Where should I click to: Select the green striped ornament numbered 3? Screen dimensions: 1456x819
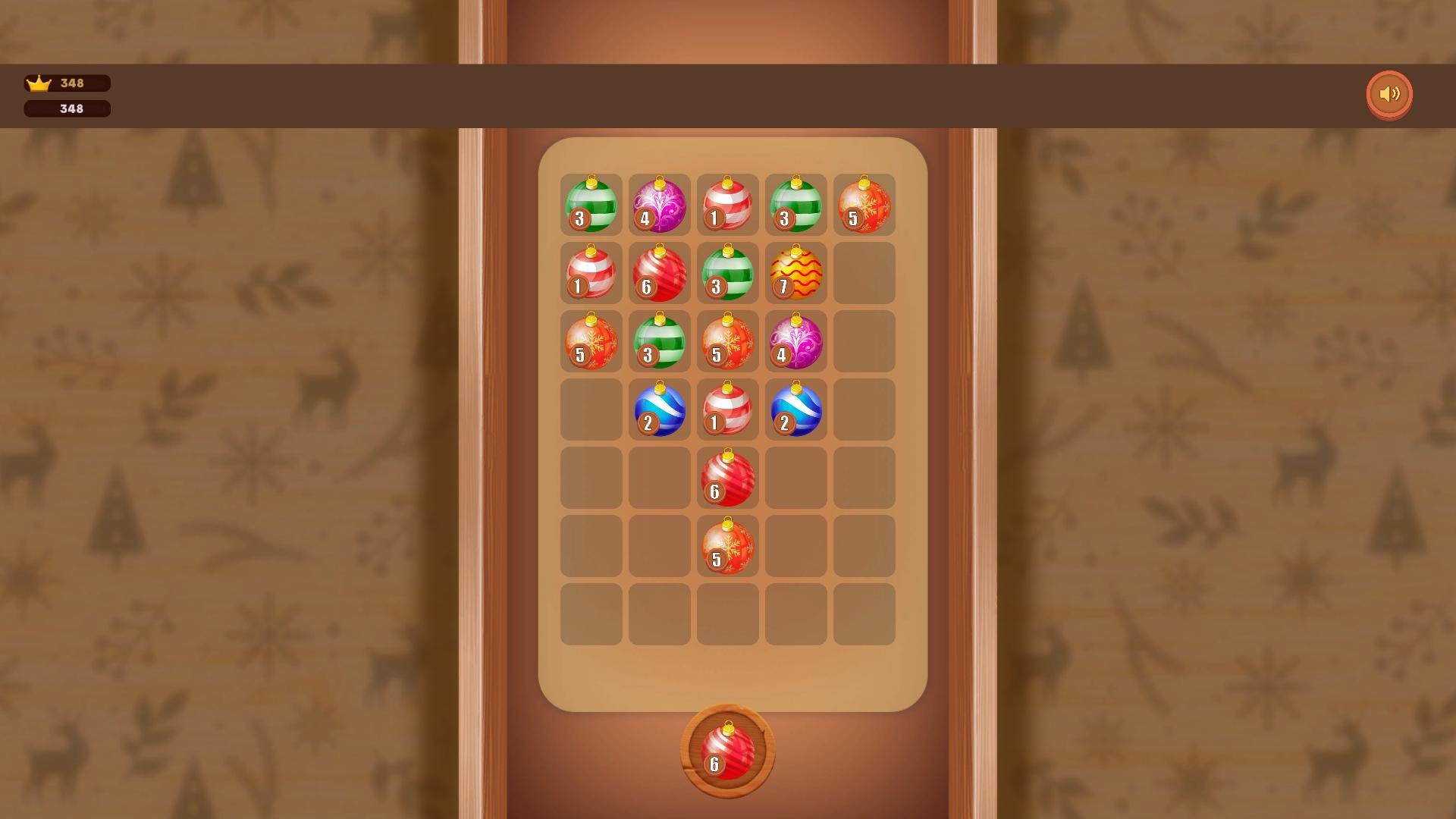pyautogui.click(x=591, y=205)
